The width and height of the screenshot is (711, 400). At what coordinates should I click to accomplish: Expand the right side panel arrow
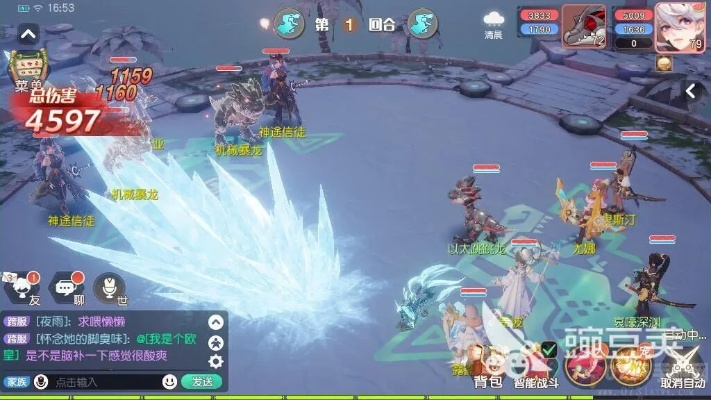pyautogui.click(x=691, y=91)
